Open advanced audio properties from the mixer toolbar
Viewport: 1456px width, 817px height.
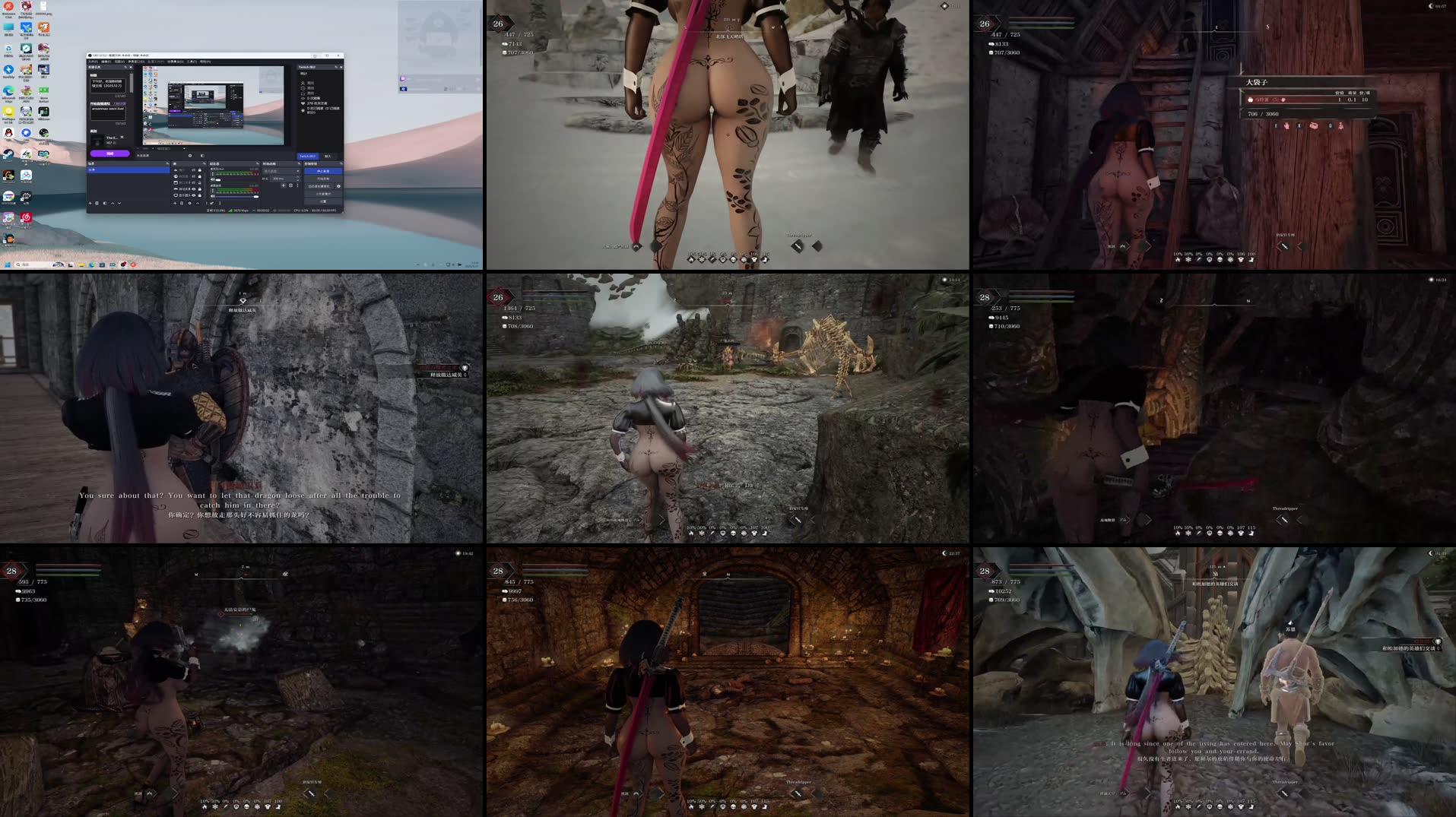coord(212,204)
